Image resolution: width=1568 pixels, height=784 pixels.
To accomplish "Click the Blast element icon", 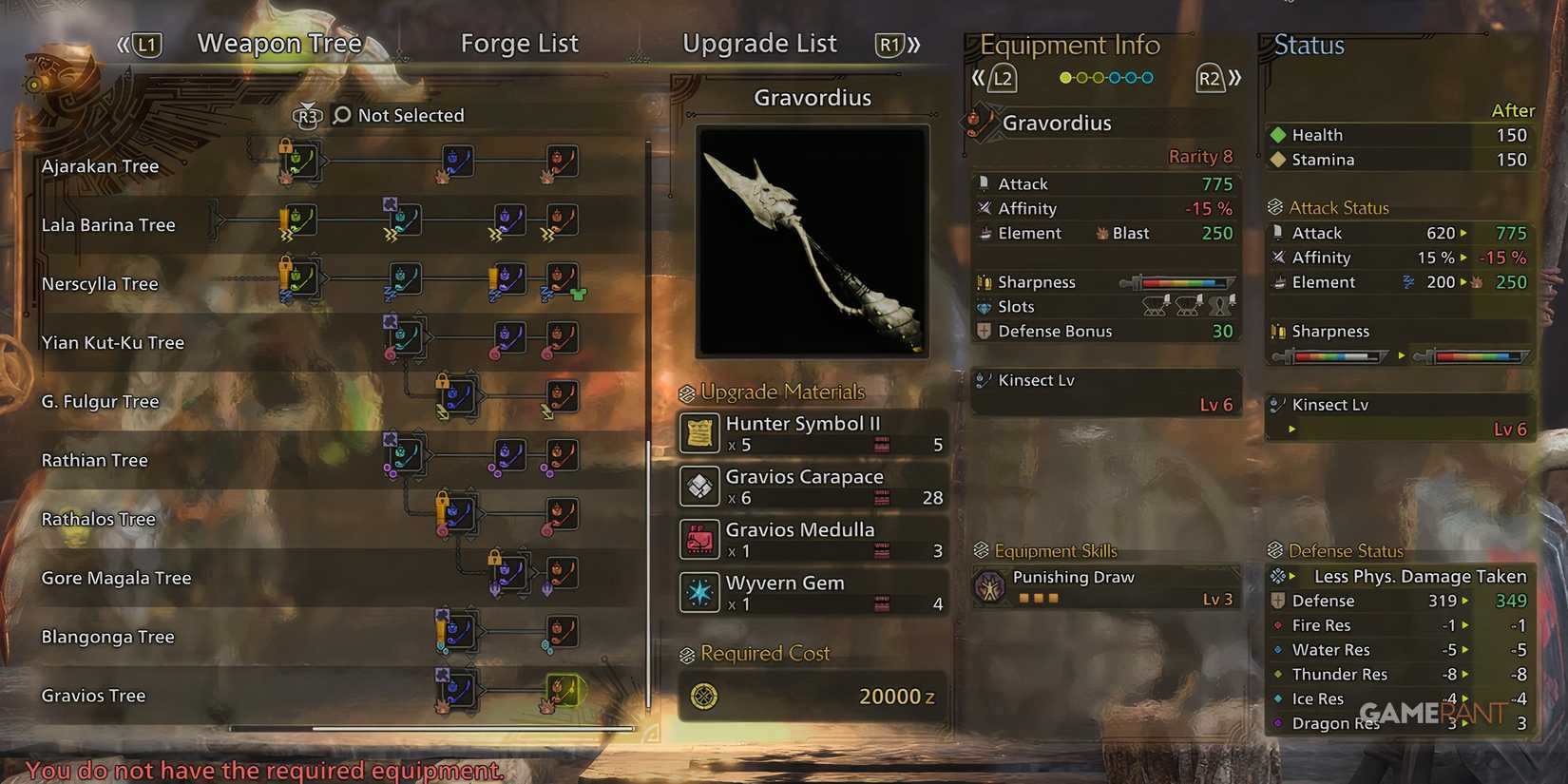I will coord(1100,232).
